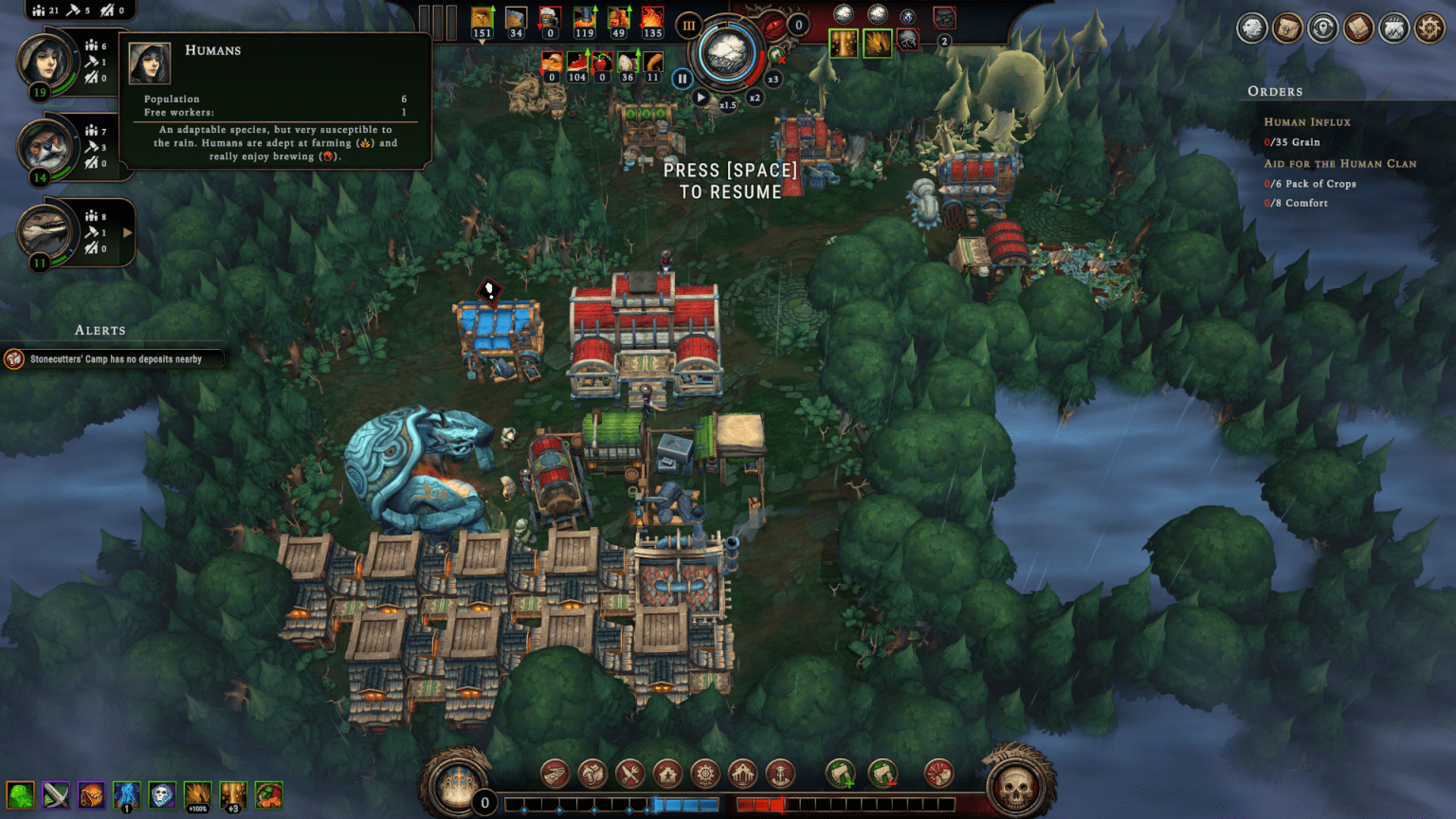
Task: Select the Housing buildings category
Action: [x=667, y=773]
